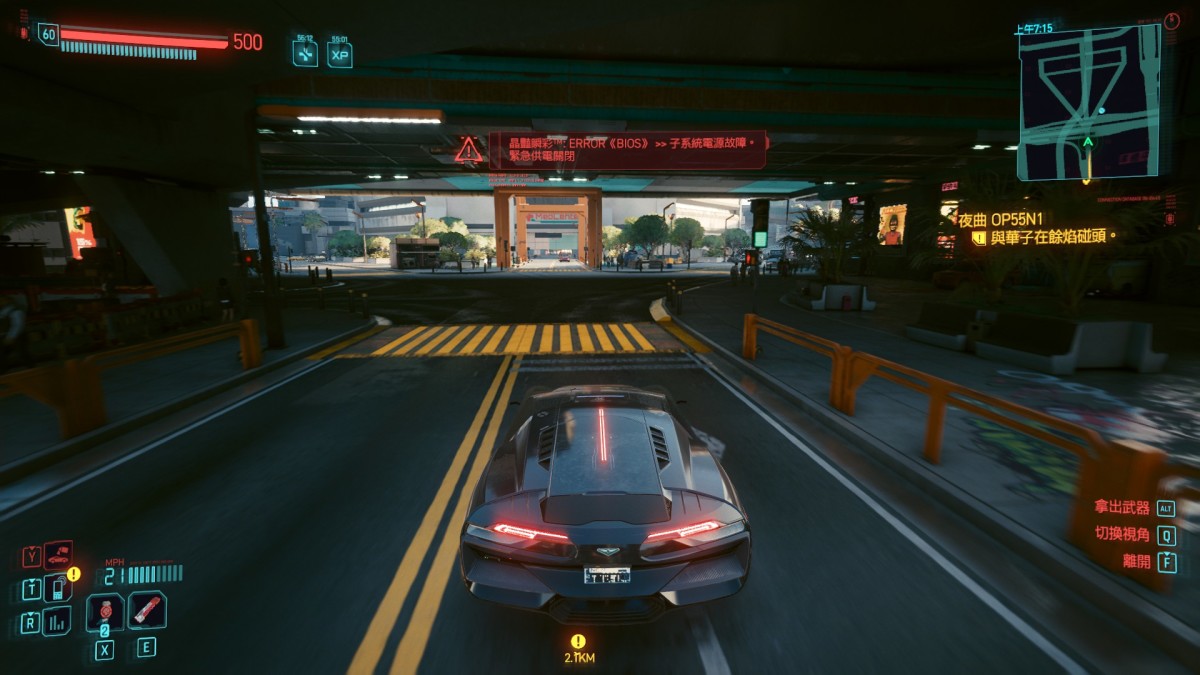The width and height of the screenshot is (1200, 675).
Task: Click the level 60 badge
Action: 48,34
